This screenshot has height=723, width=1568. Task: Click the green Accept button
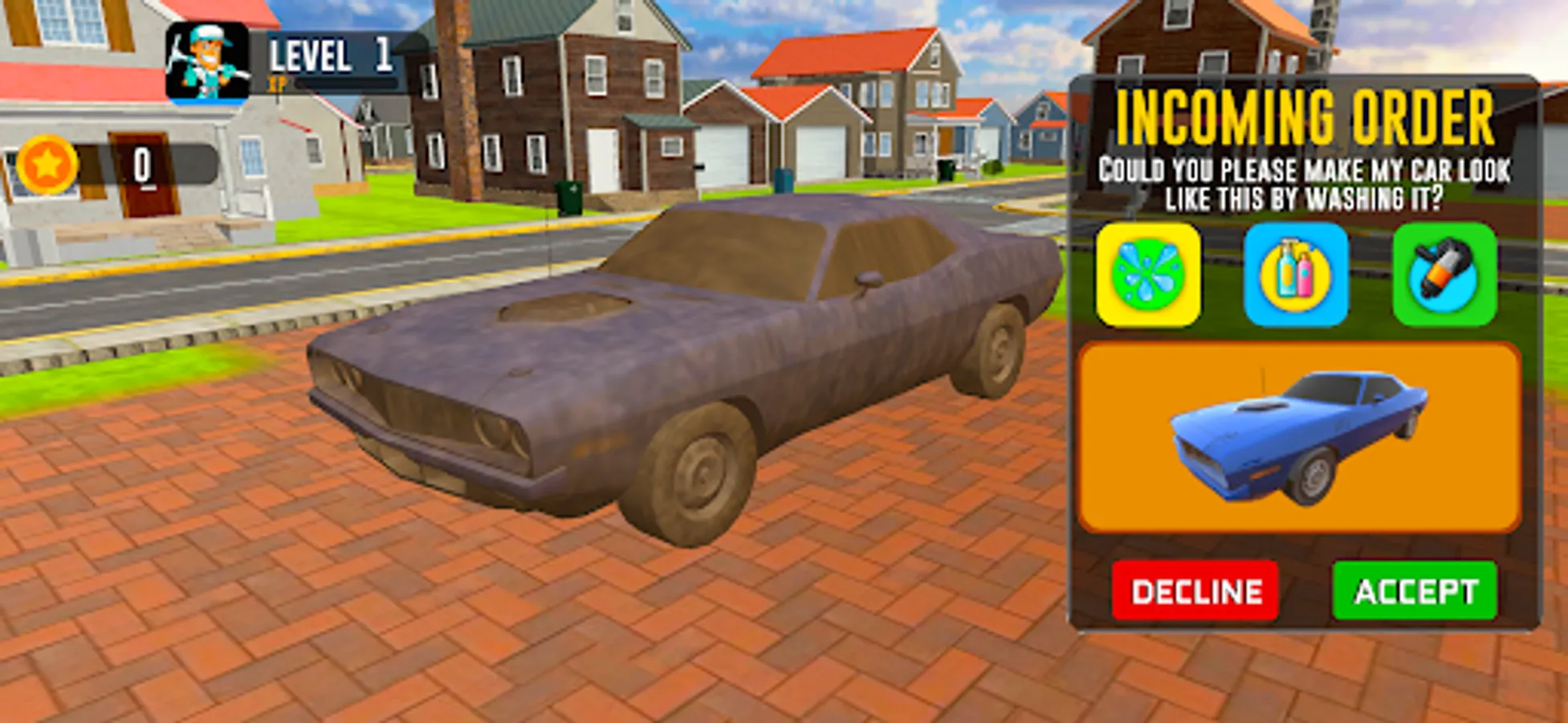point(1416,592)
